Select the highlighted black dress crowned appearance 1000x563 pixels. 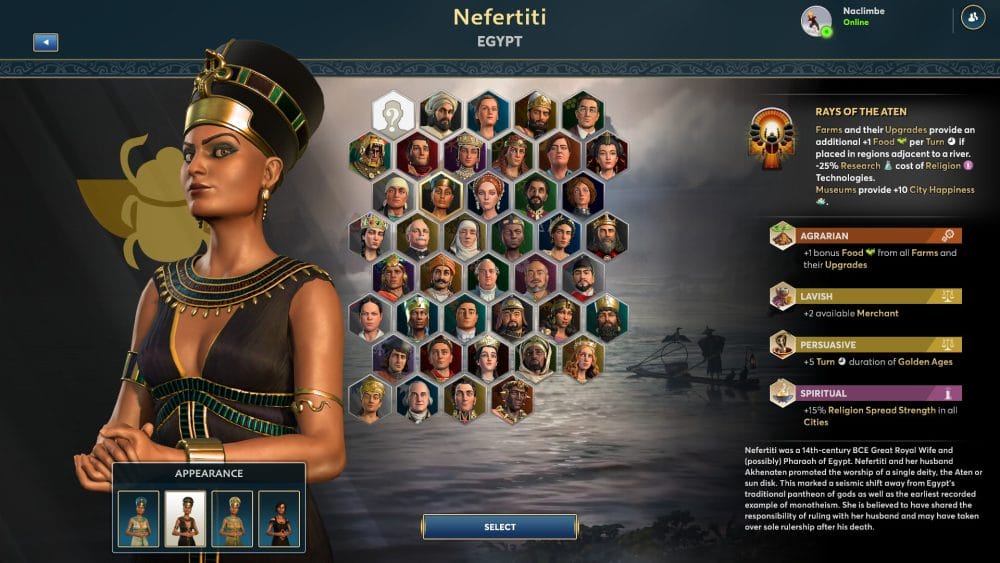point(185,518)
